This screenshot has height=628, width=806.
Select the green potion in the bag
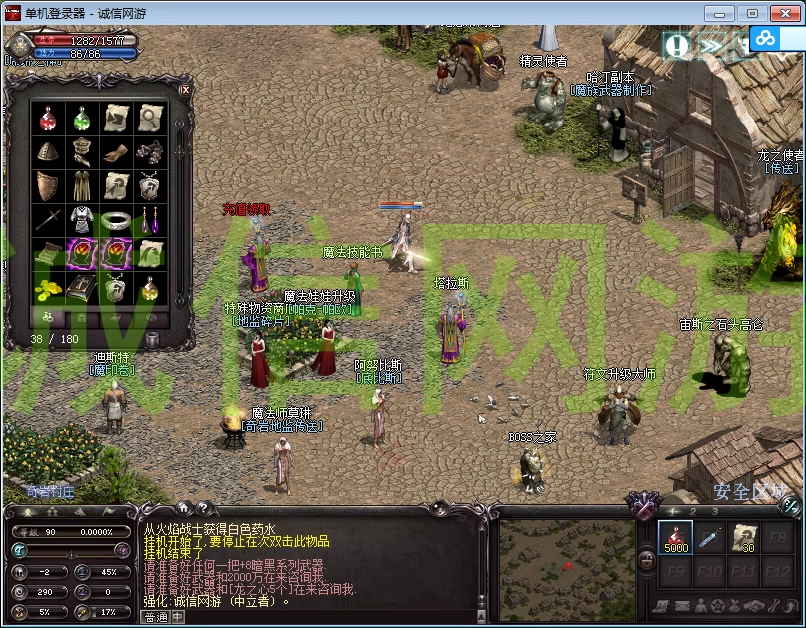click(x=81, y=118)
